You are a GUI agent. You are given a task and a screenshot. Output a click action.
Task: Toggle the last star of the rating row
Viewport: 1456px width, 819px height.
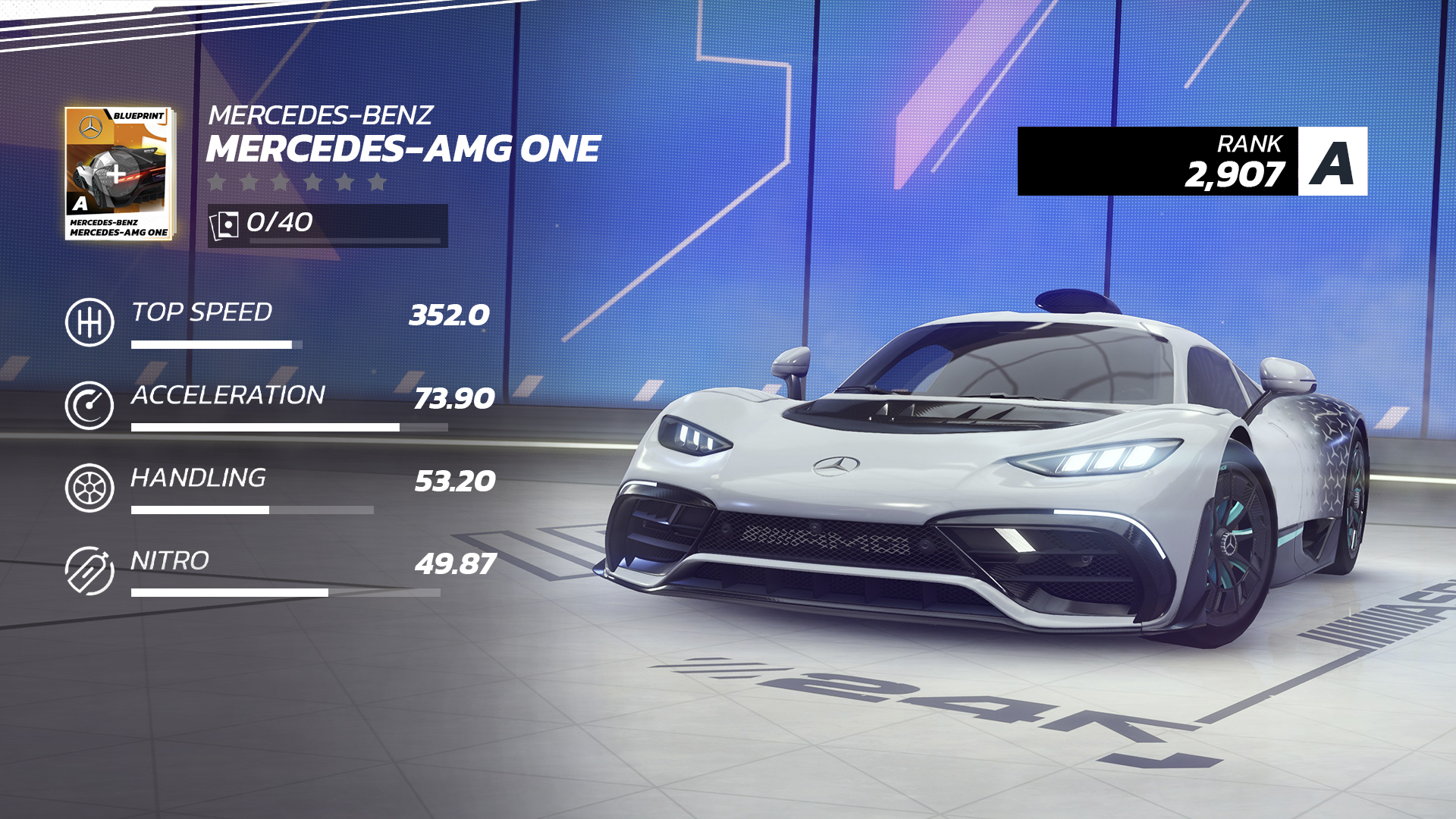pyautogui.click(x=379, y=182)
